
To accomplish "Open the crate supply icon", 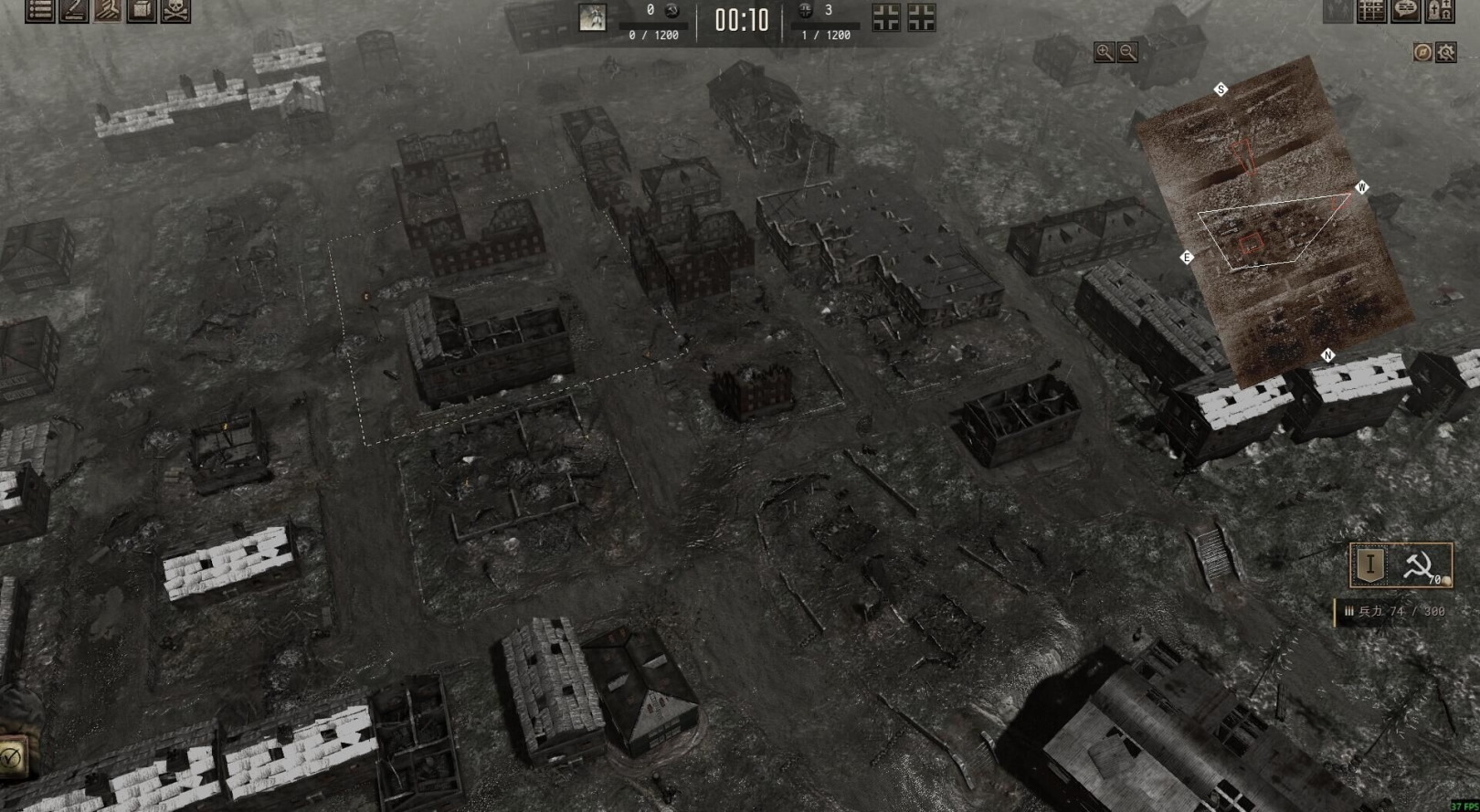I will [141, 10].
